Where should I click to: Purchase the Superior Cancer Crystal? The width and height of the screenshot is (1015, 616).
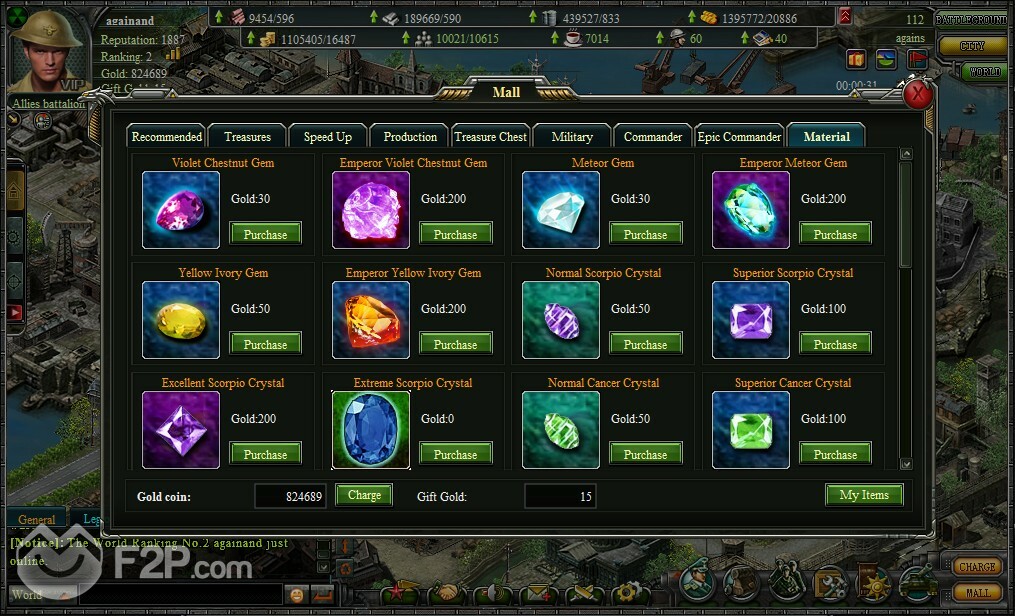(x=835, y=455)
